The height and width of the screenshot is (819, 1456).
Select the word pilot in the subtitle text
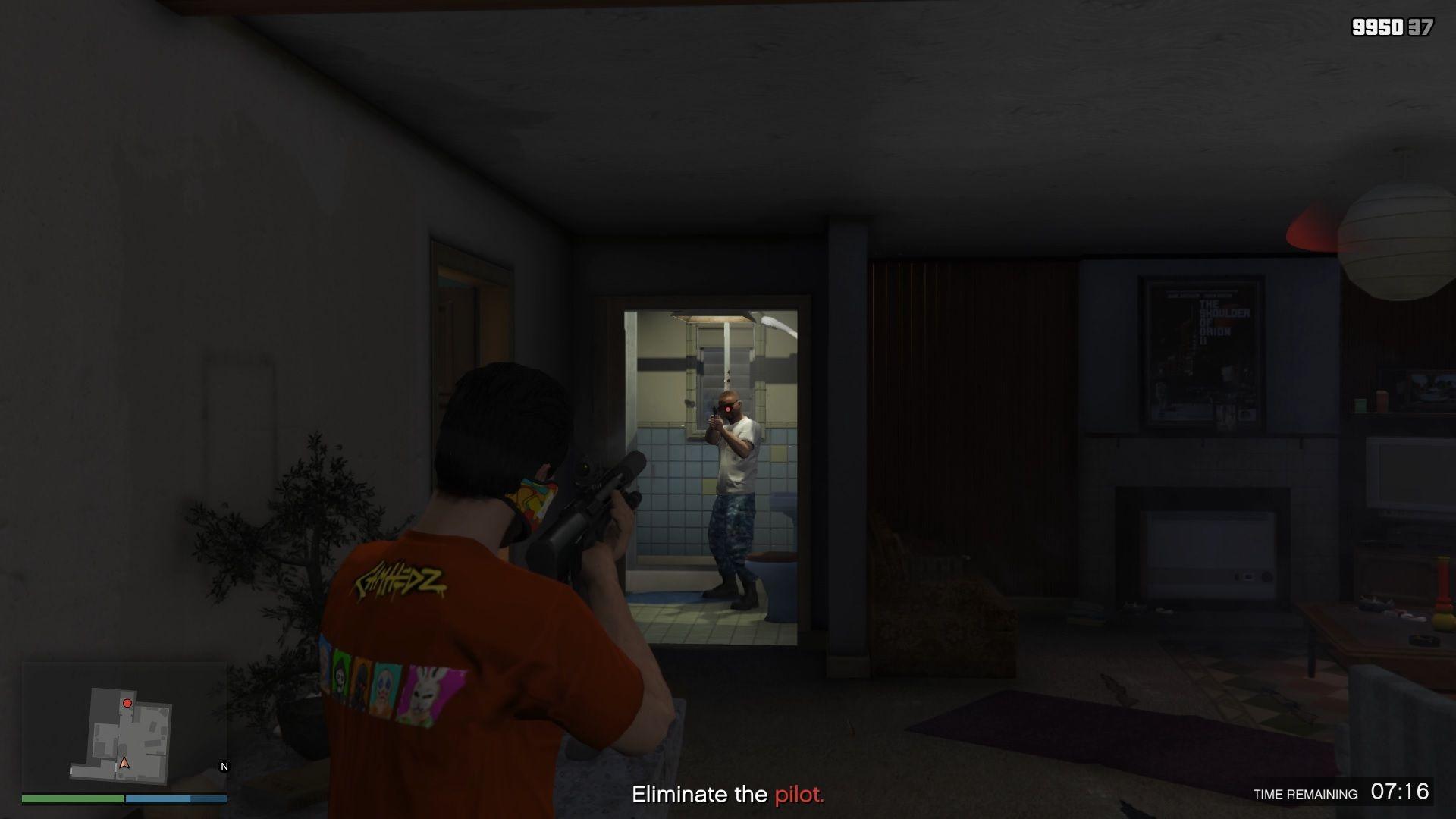point(799,795)
